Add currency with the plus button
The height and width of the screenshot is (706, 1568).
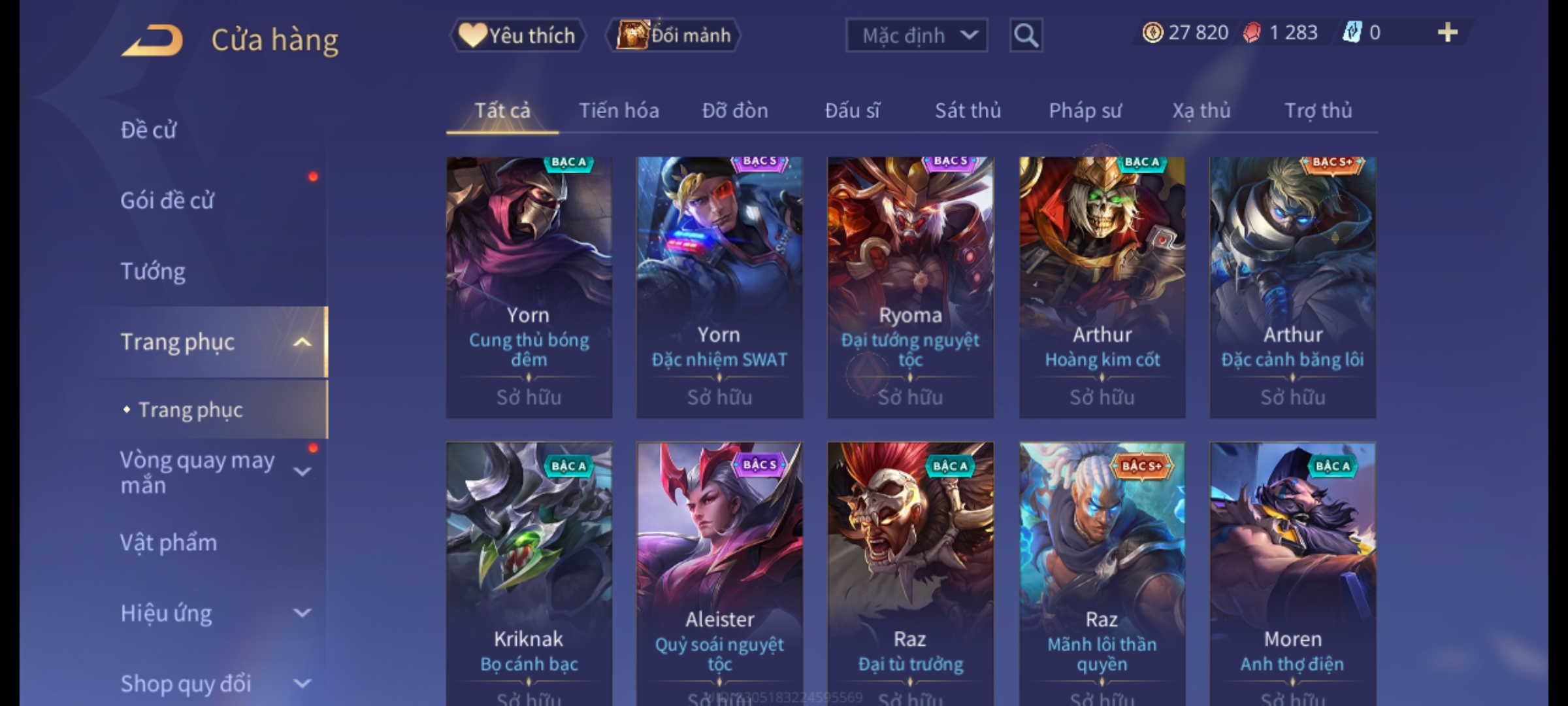[1447, 33]
